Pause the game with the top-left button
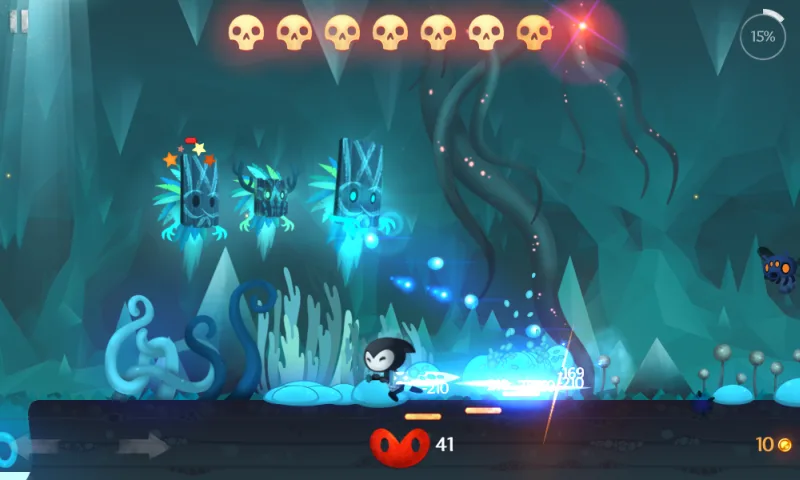 pyautogui.click(x=19, y=21)
